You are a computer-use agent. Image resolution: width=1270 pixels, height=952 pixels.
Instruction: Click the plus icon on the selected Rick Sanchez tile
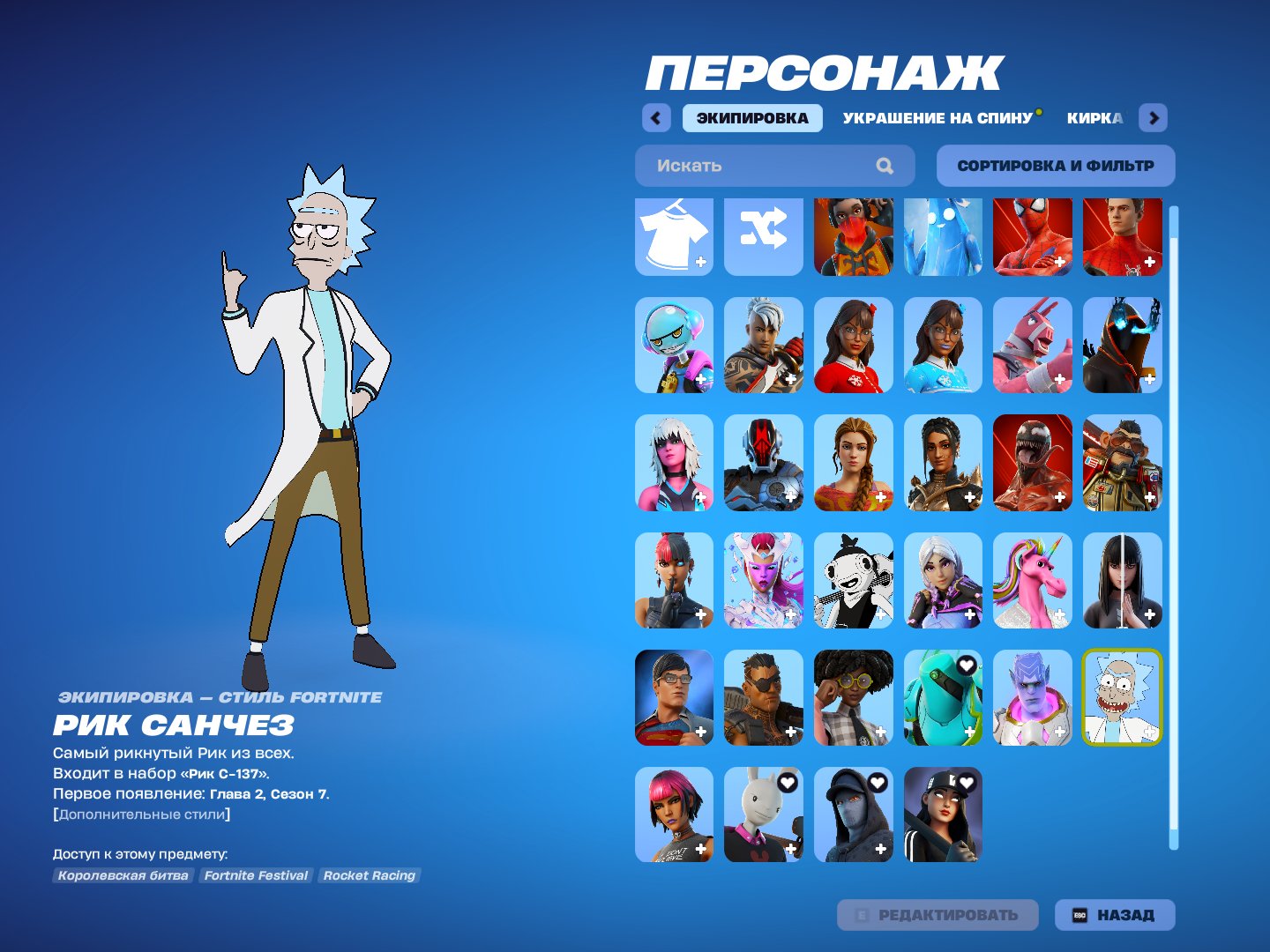[1147, 731]
